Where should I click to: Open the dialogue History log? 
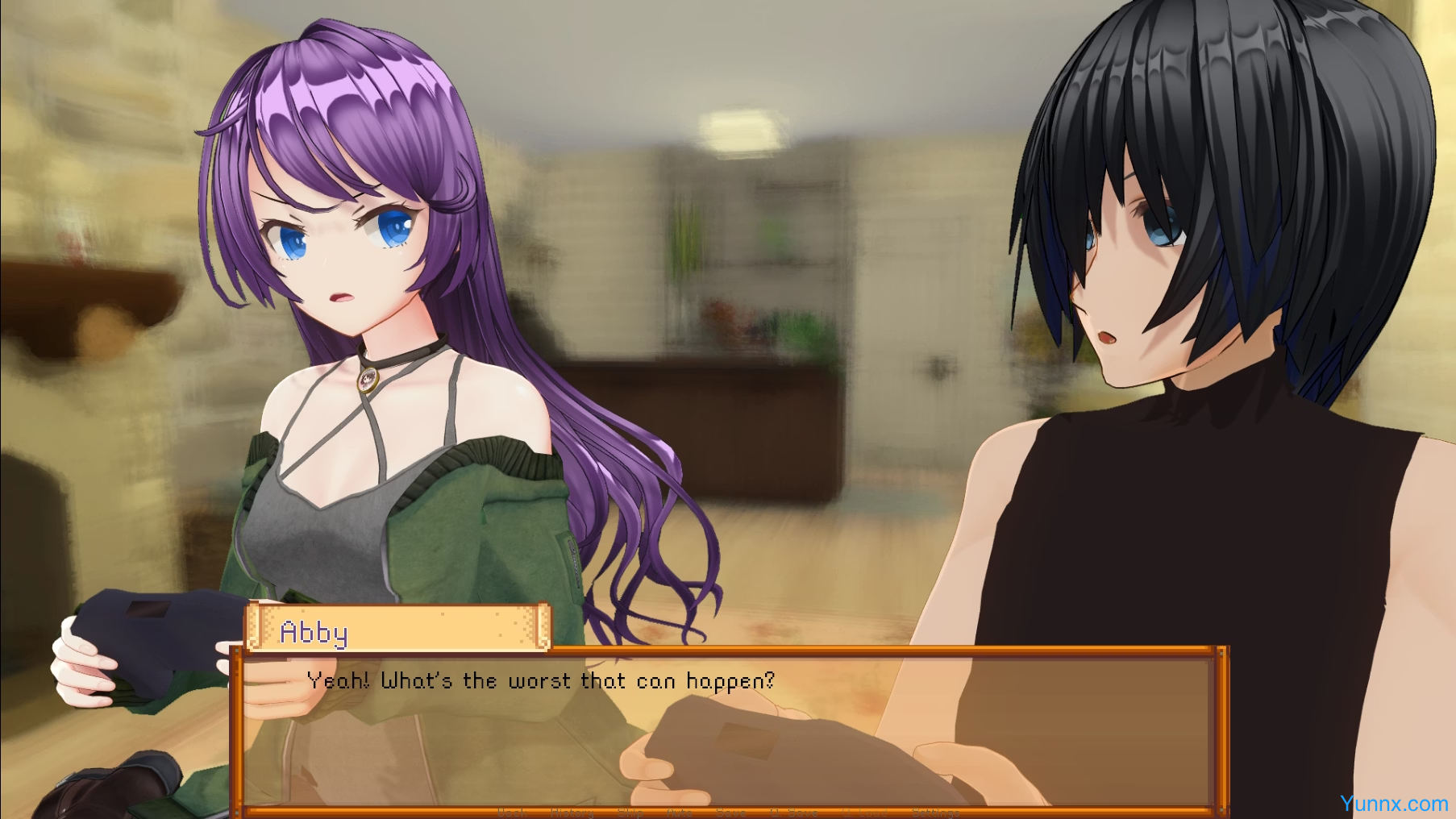tap(572, 812)
